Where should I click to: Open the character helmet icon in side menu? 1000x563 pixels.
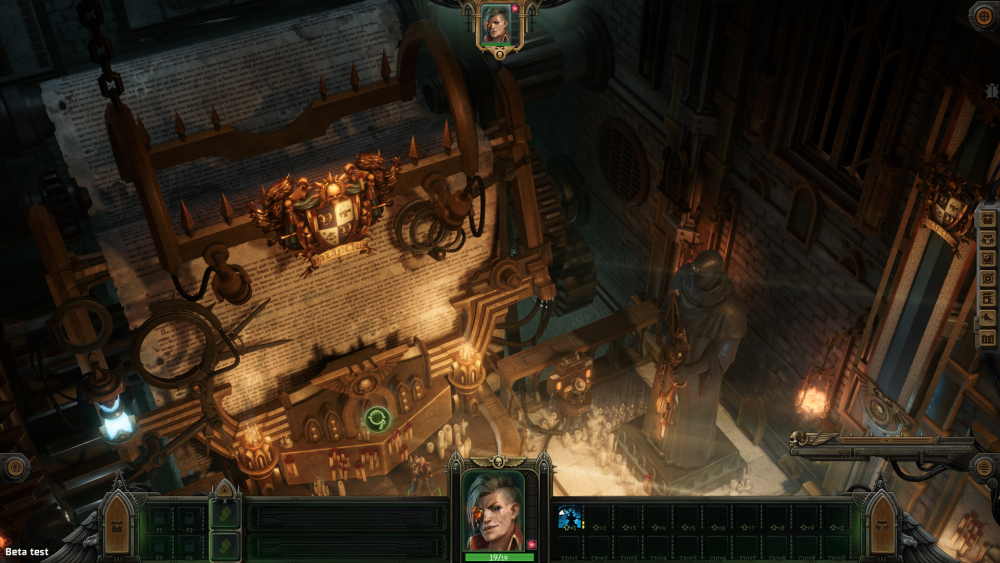pos(988,218)
